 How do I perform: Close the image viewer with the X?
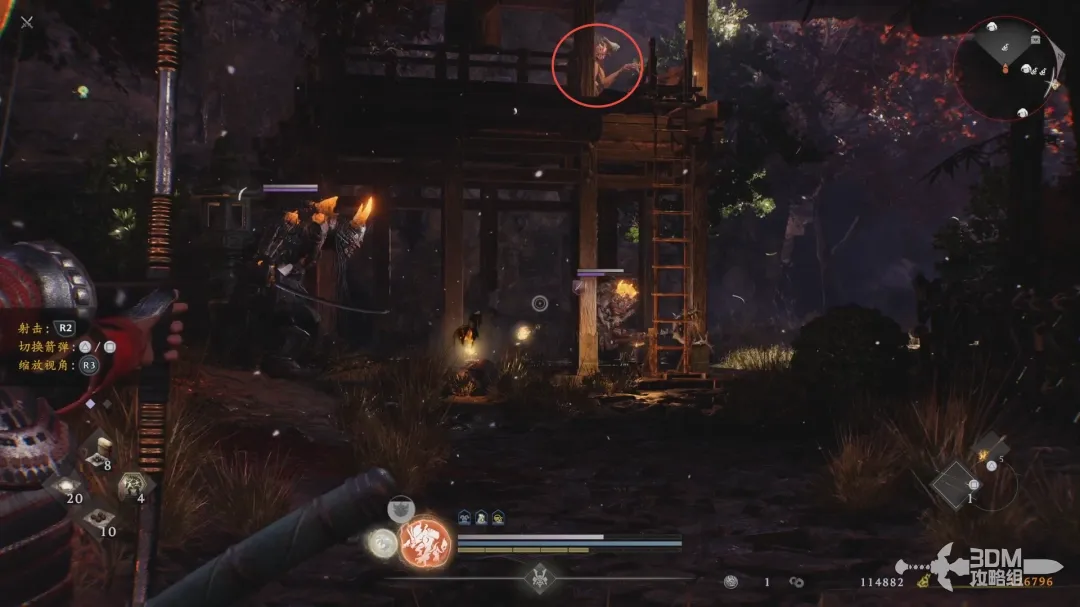click(x=27, y=22)
